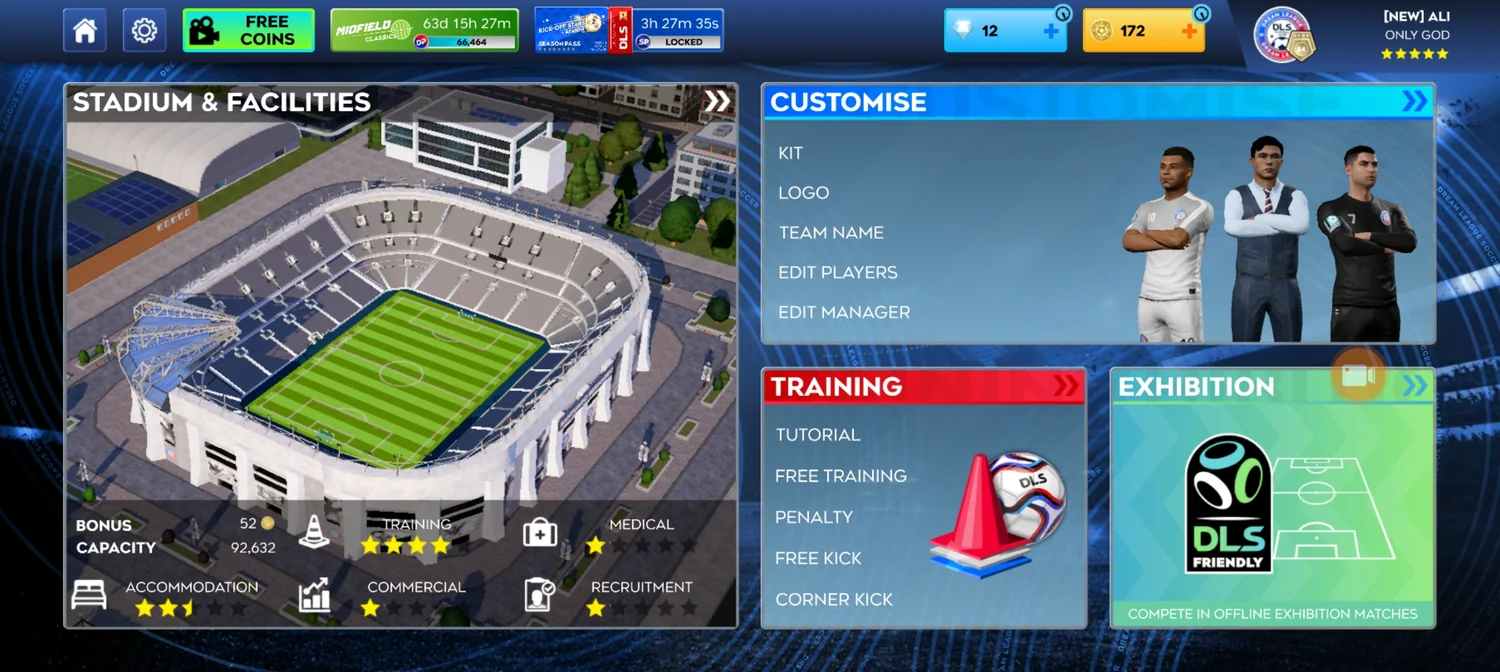
Task: Select Edit Players
Action: tap(838, 273)
